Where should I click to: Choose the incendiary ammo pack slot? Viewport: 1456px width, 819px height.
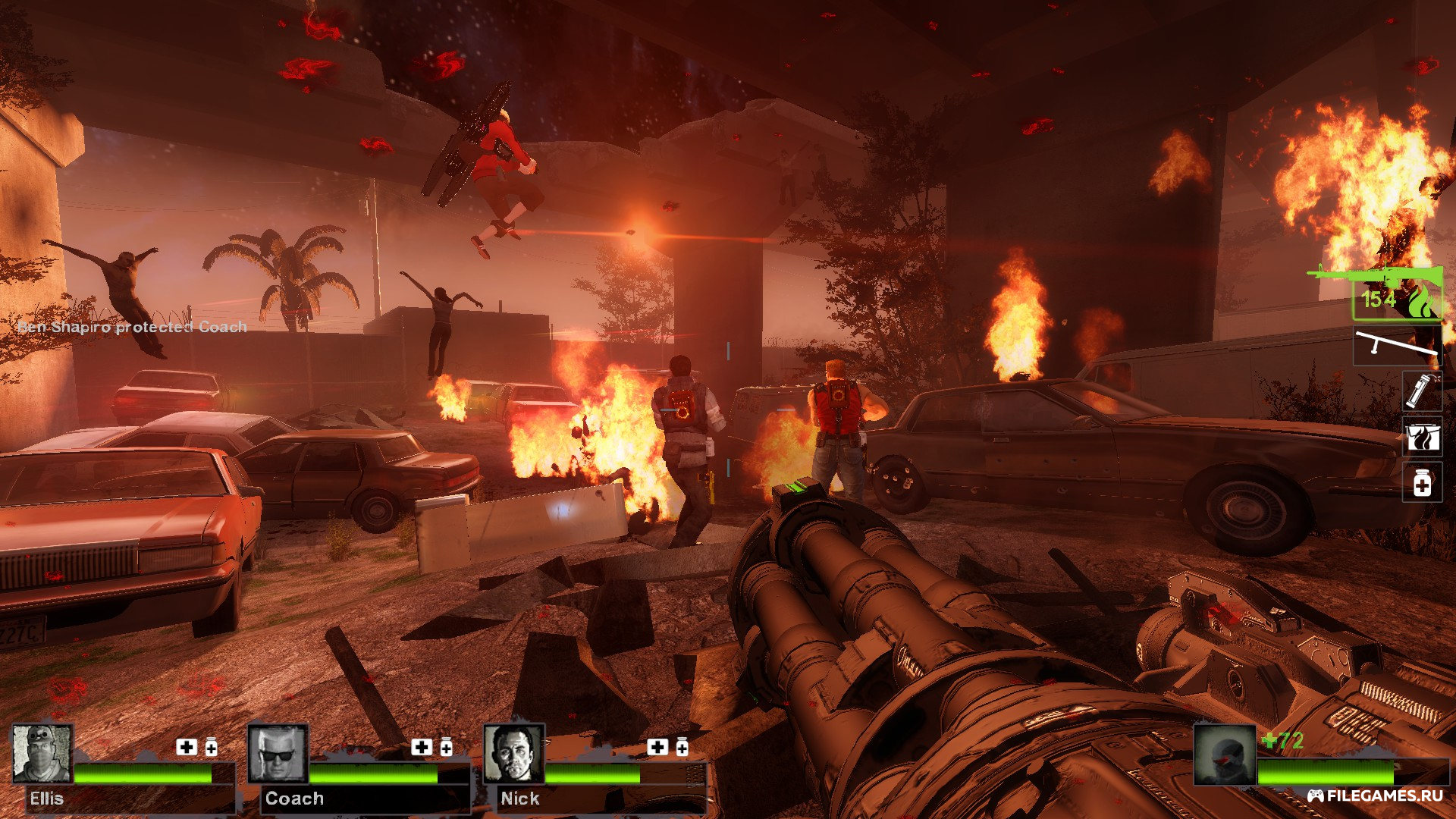(1421, 437)
